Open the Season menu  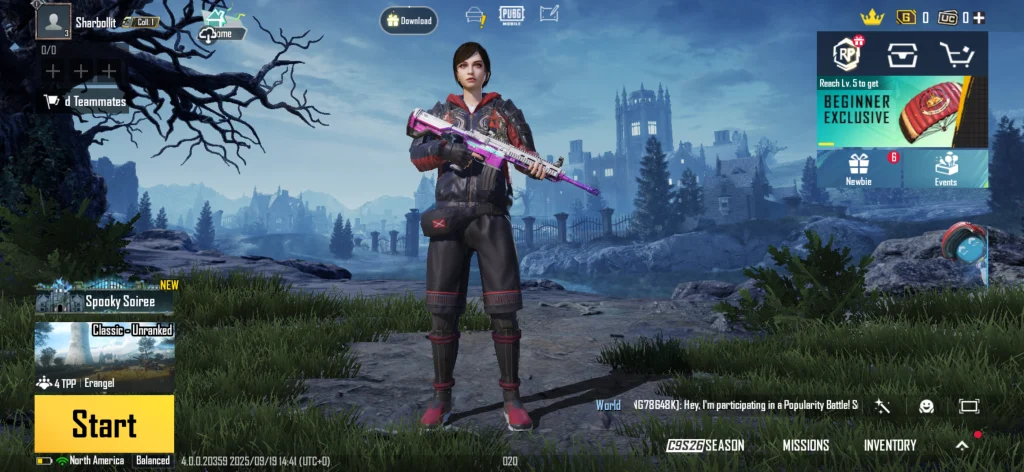(708, 445)
